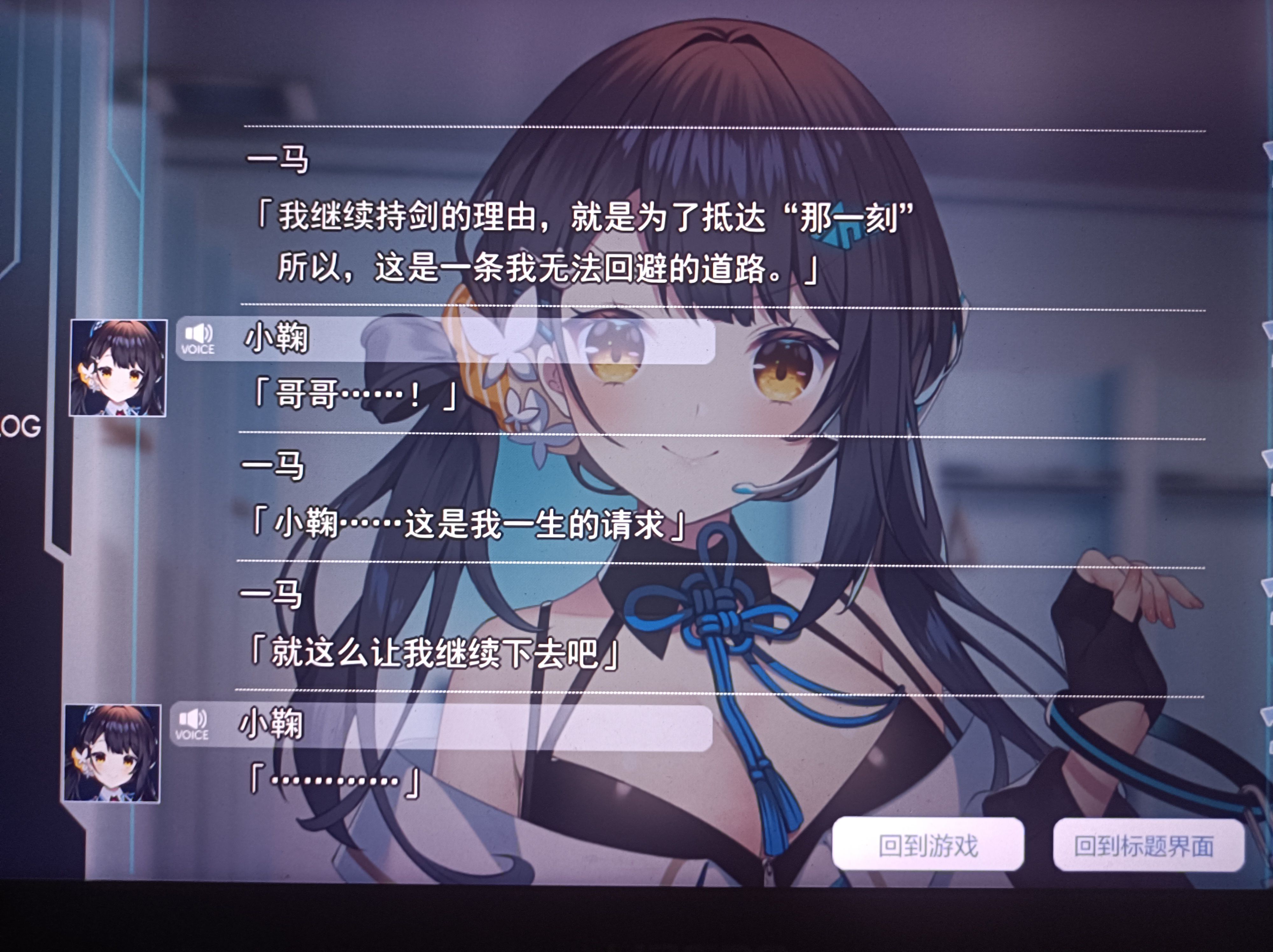Select the log line 「就这么让我继续下去吧」
The height and width of the screenshot is (952, 1273).
[x=435, y=653]
